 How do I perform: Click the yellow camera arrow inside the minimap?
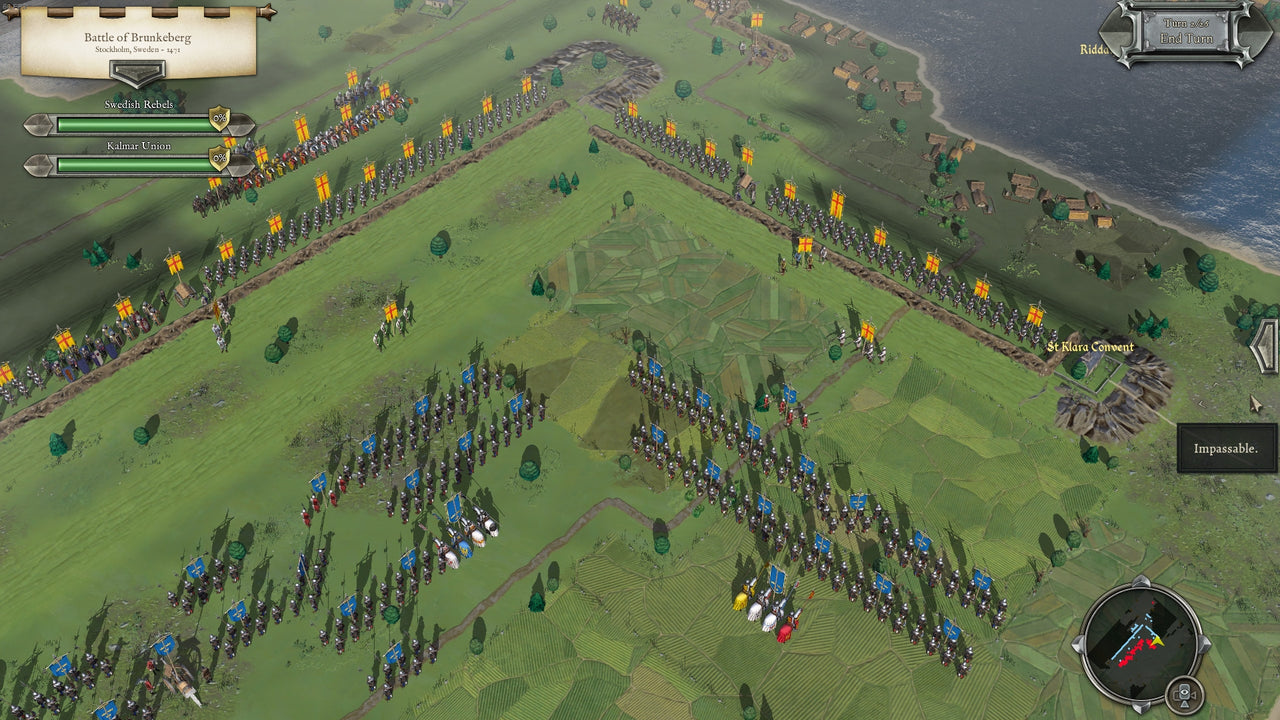(1158, 643)
